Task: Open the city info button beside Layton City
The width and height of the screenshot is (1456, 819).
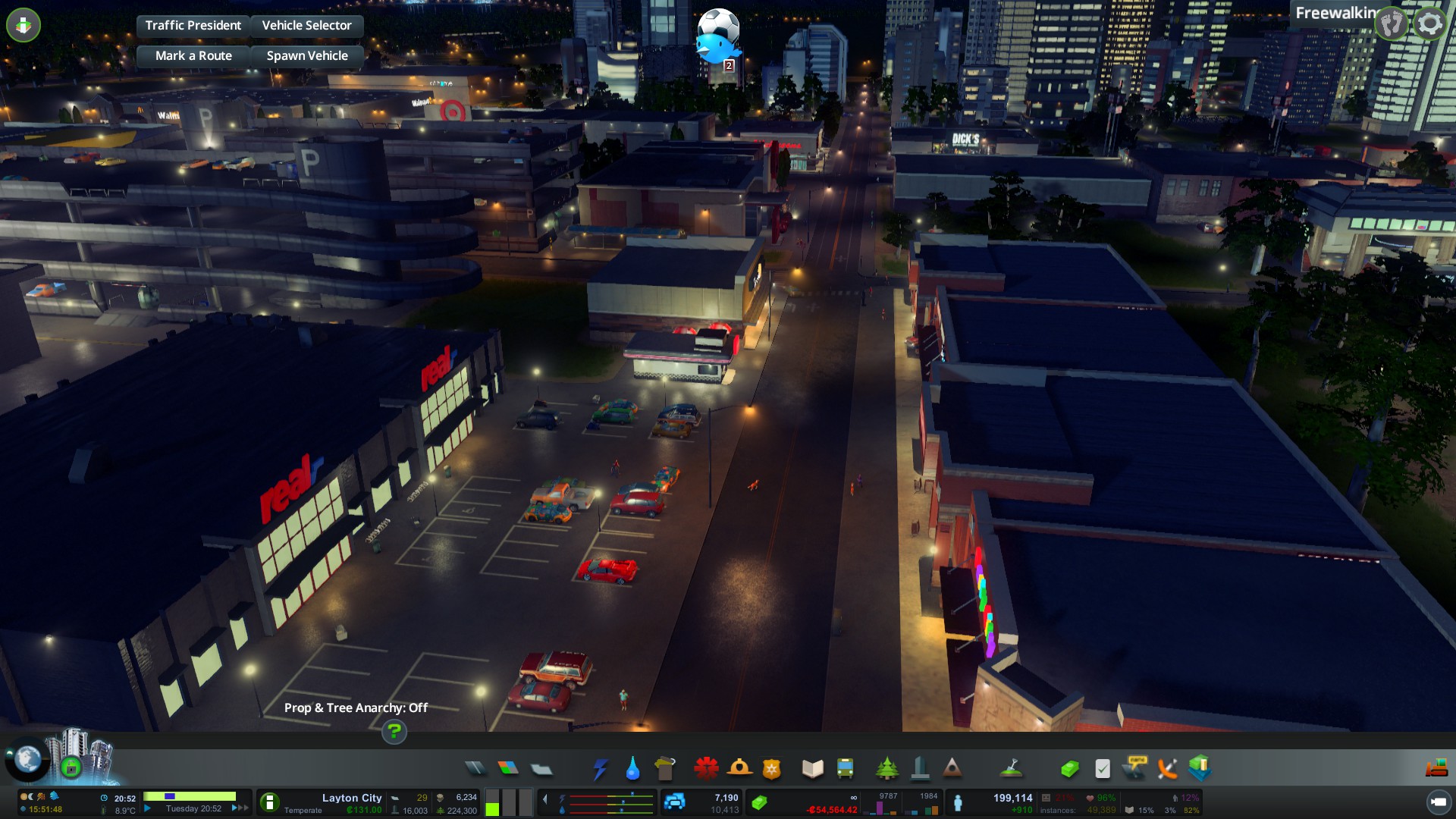Action: tap(269, 802)
